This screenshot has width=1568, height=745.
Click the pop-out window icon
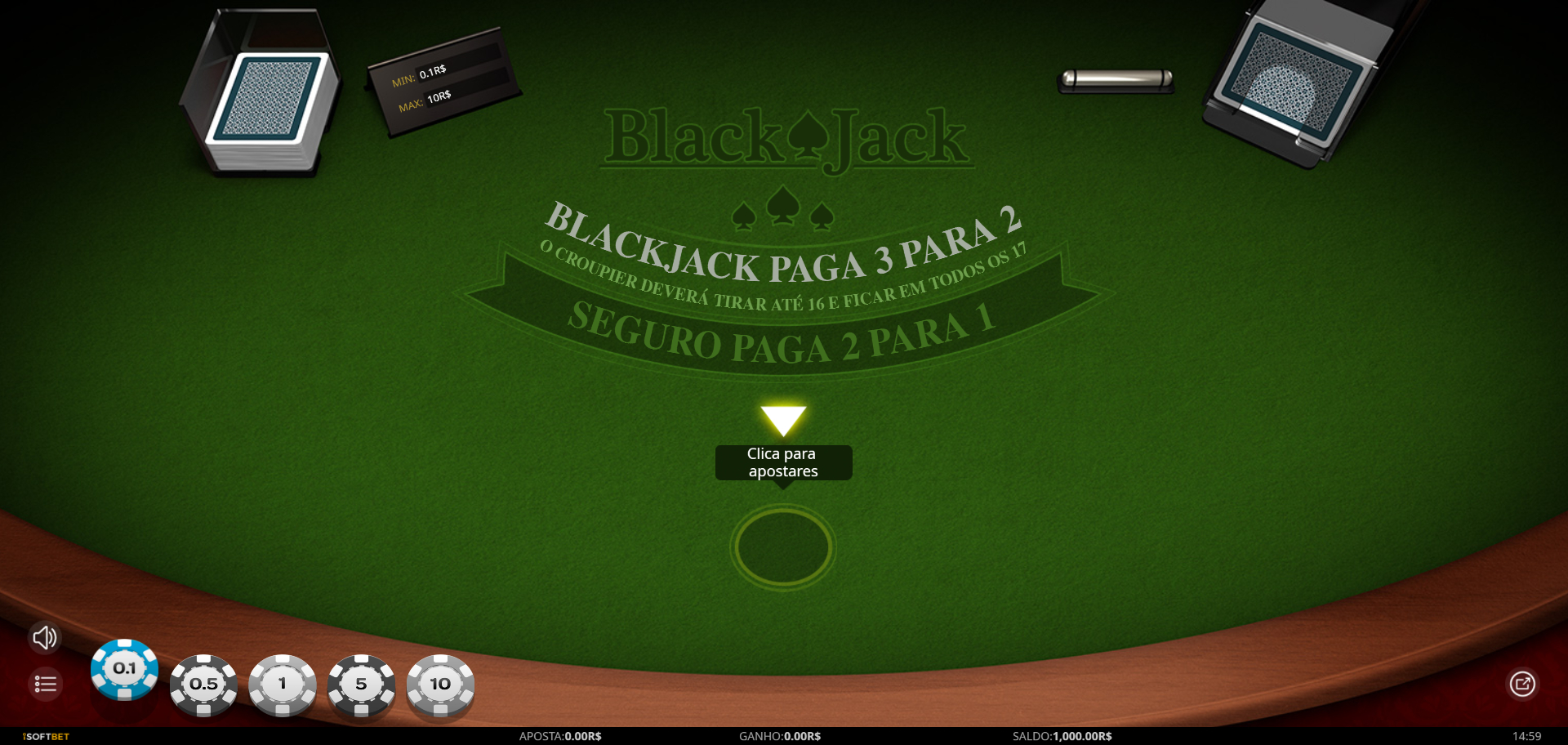point(1522,684)
